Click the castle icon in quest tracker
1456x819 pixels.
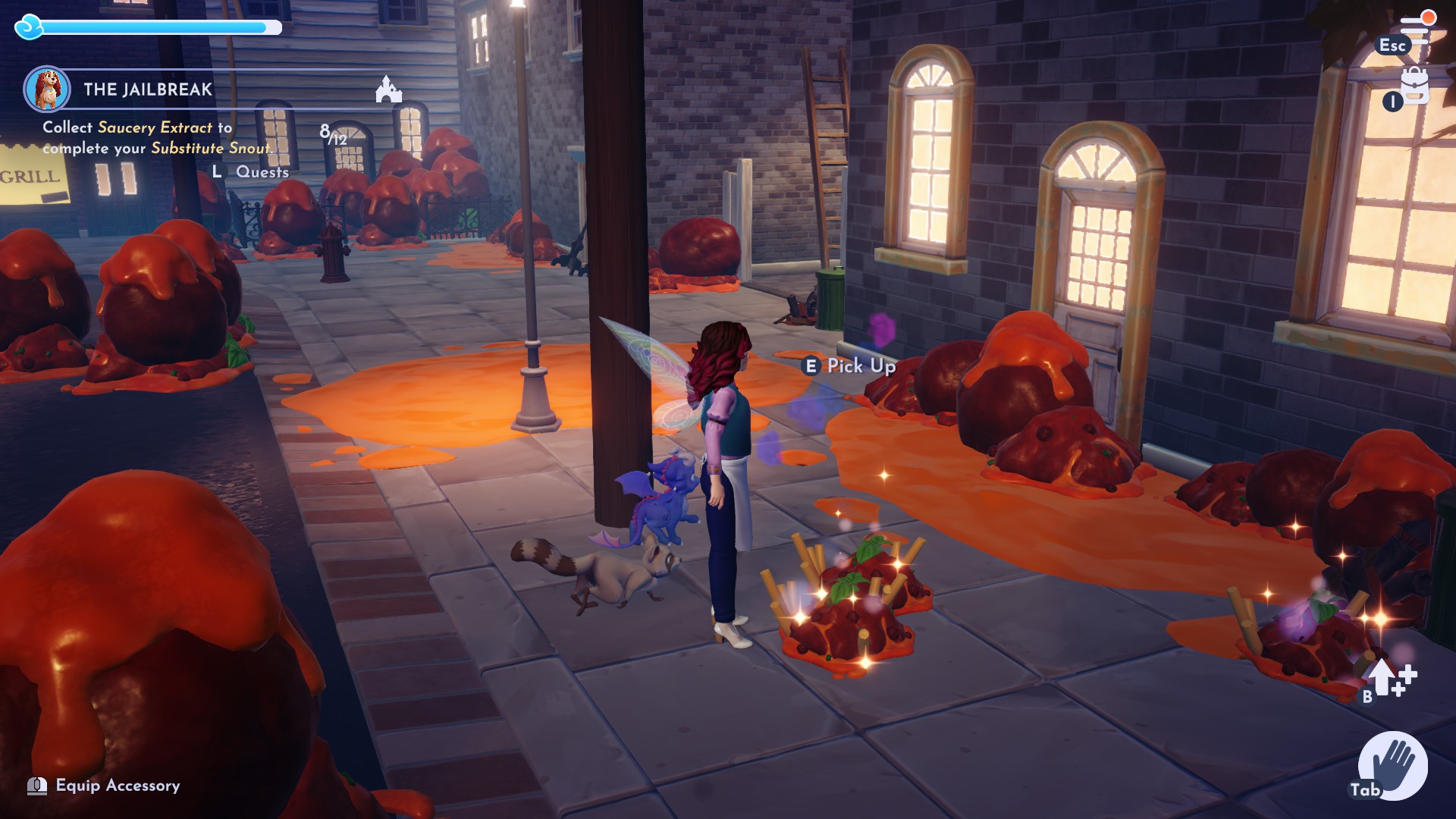click(388, 89)
